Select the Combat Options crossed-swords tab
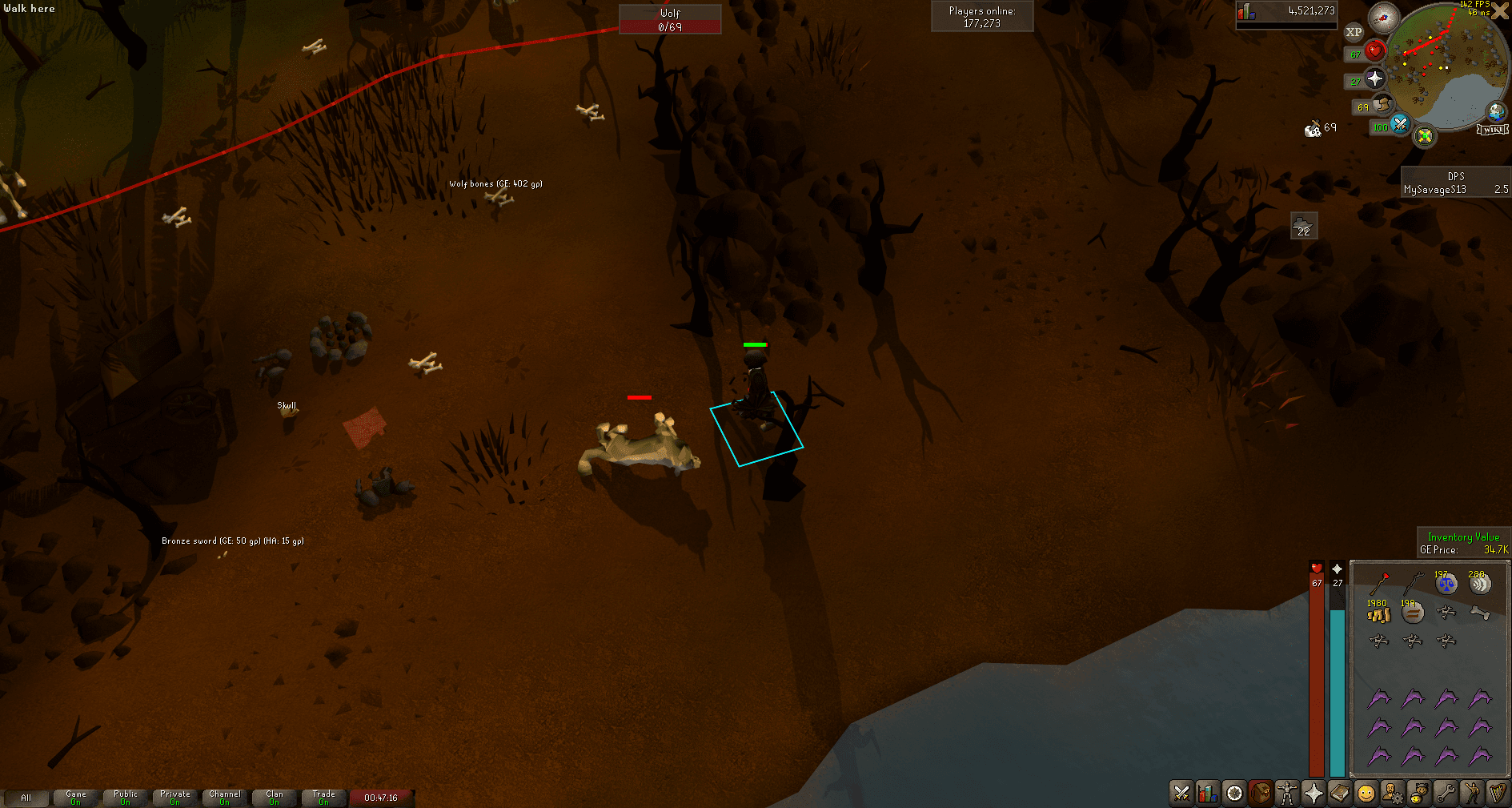This screenshot has width=1512, height=808. [x=1181, y=794]
